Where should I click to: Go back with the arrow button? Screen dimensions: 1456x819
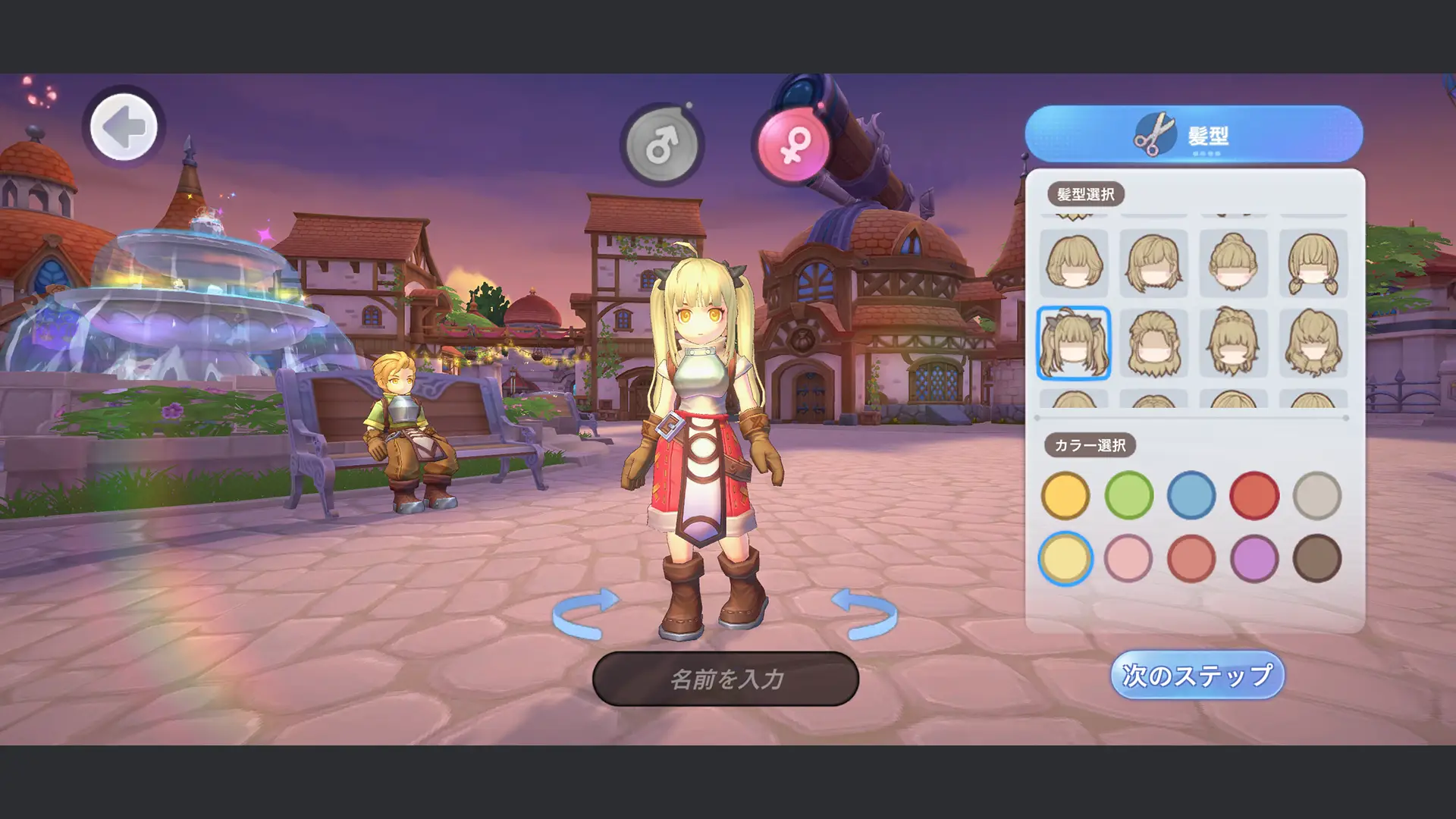pyautogui.click(x=124, y=127)
